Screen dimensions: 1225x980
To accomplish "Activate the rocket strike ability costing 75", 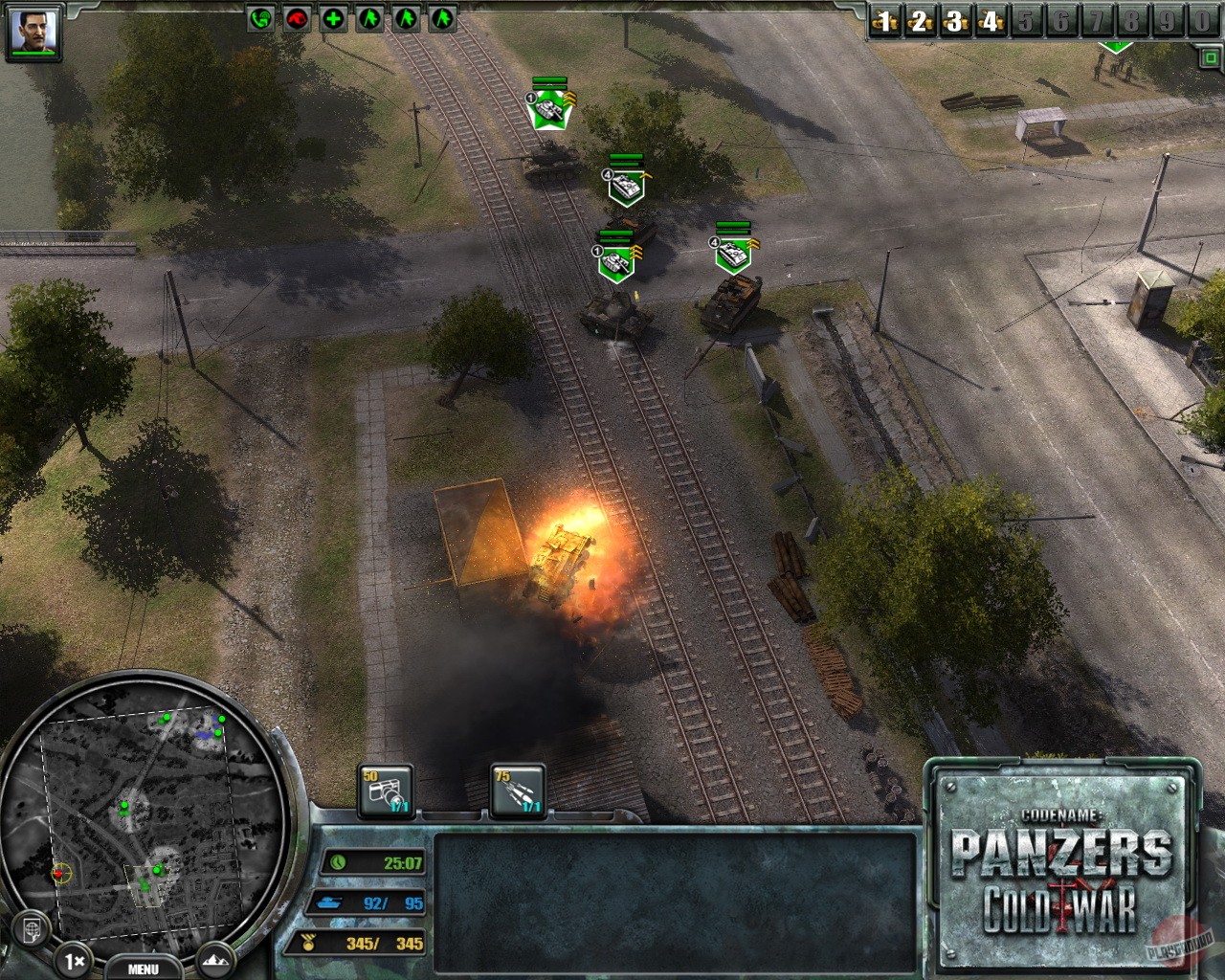I will (517, 790).
